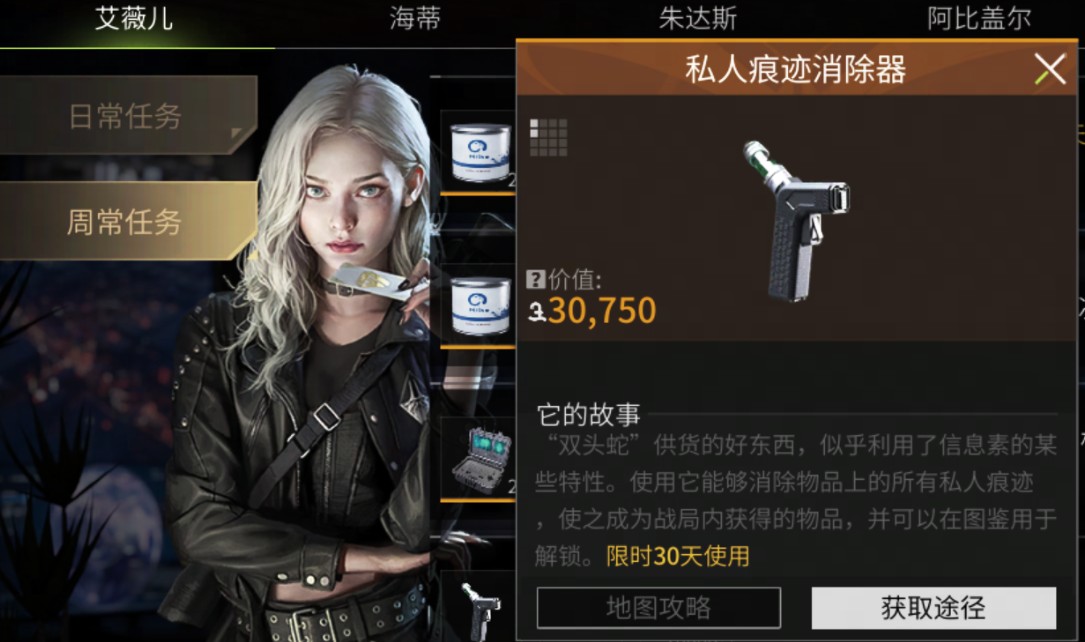Click the question mark beside 价值
The height and width of the screenshot is (642, 1085).
(x=535, y=281)
